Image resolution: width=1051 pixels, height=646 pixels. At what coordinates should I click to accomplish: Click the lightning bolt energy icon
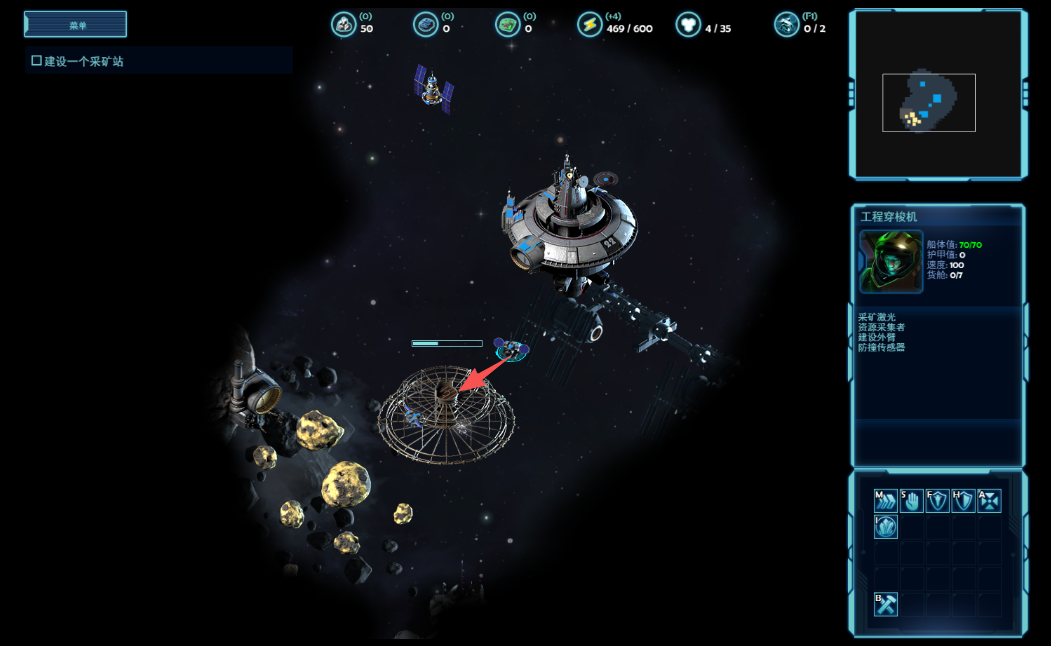coord(590,25)
